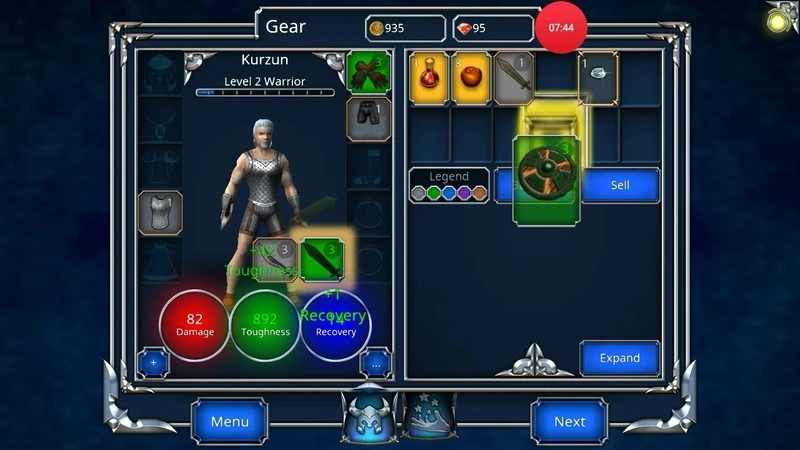
Task: Select the equipped green sword weapon slot
Action: click(323, 260)
